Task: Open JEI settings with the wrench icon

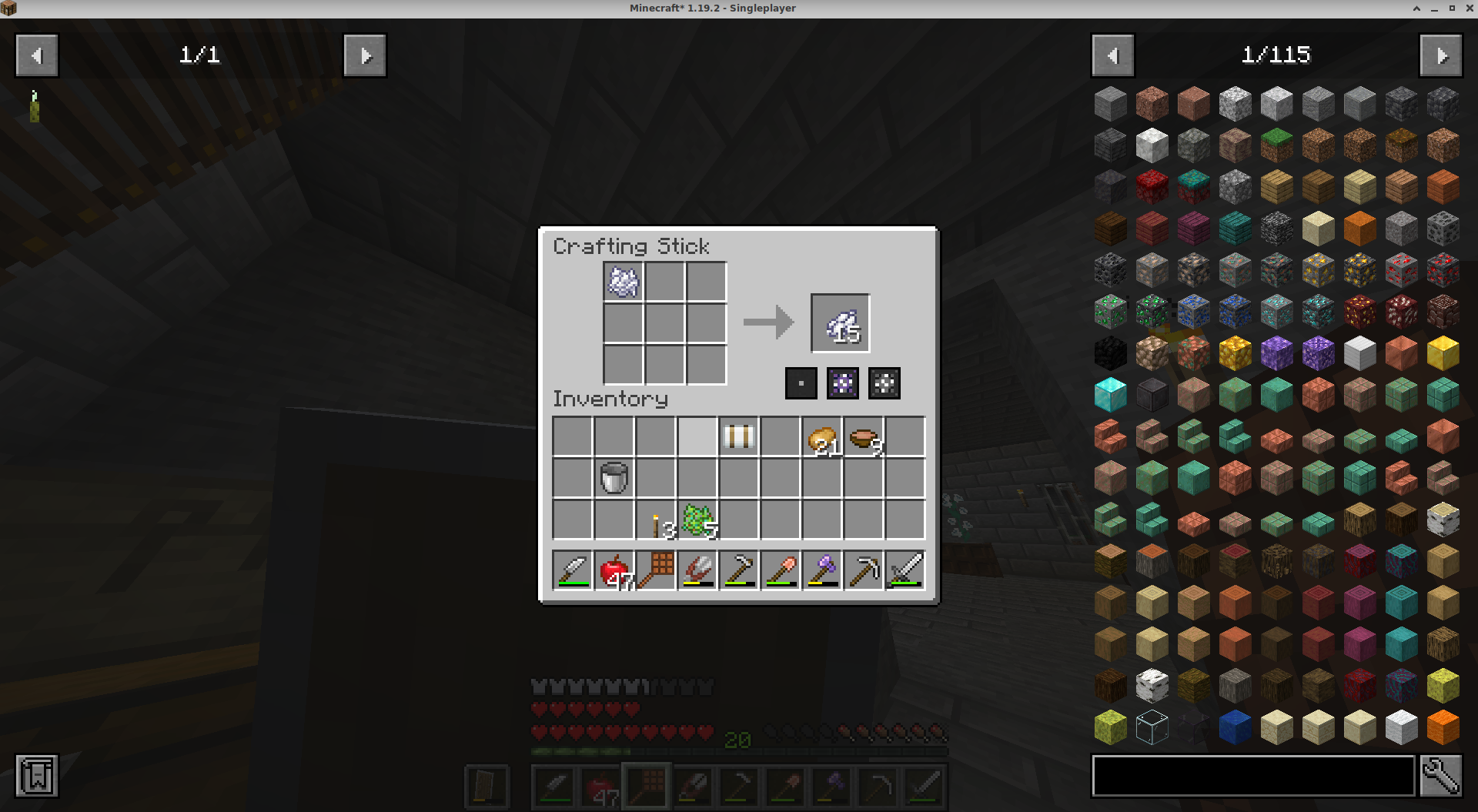Action: pos(1443,776)
